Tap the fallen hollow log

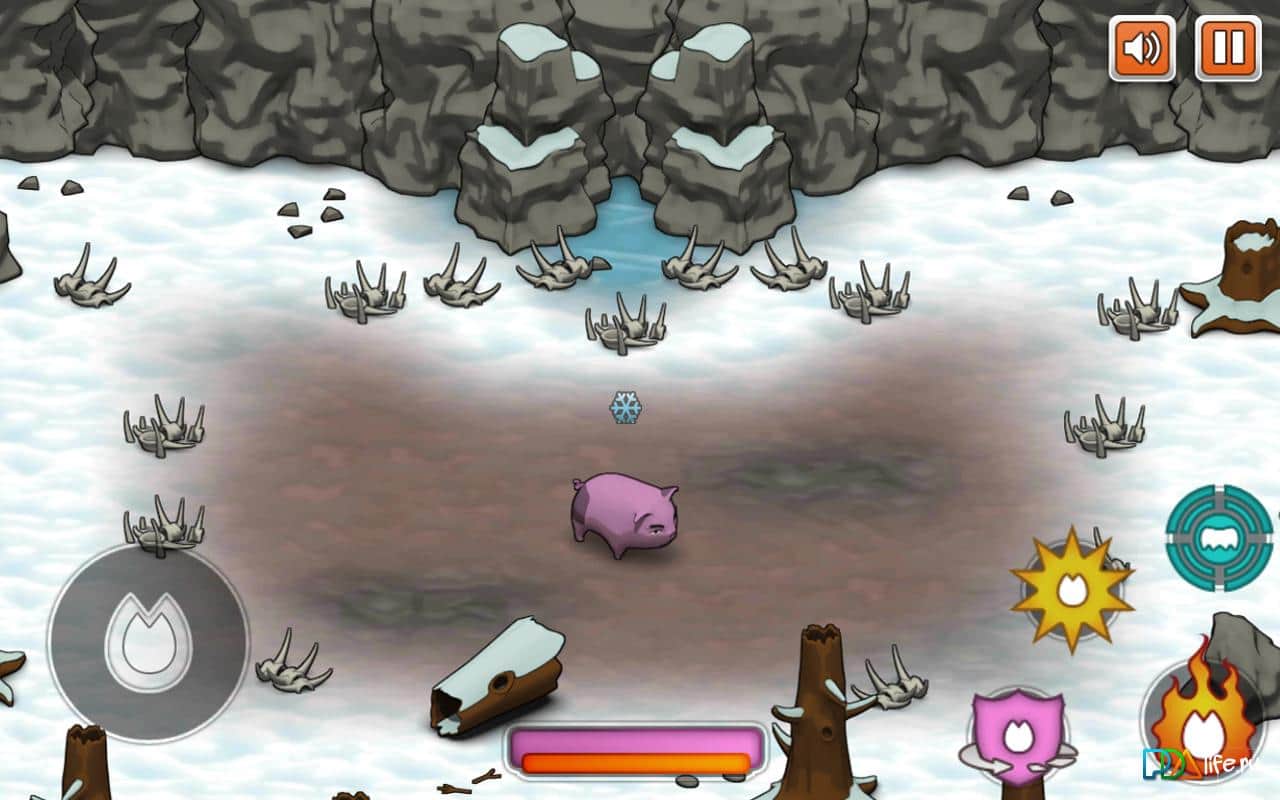(x=500, y=685)
